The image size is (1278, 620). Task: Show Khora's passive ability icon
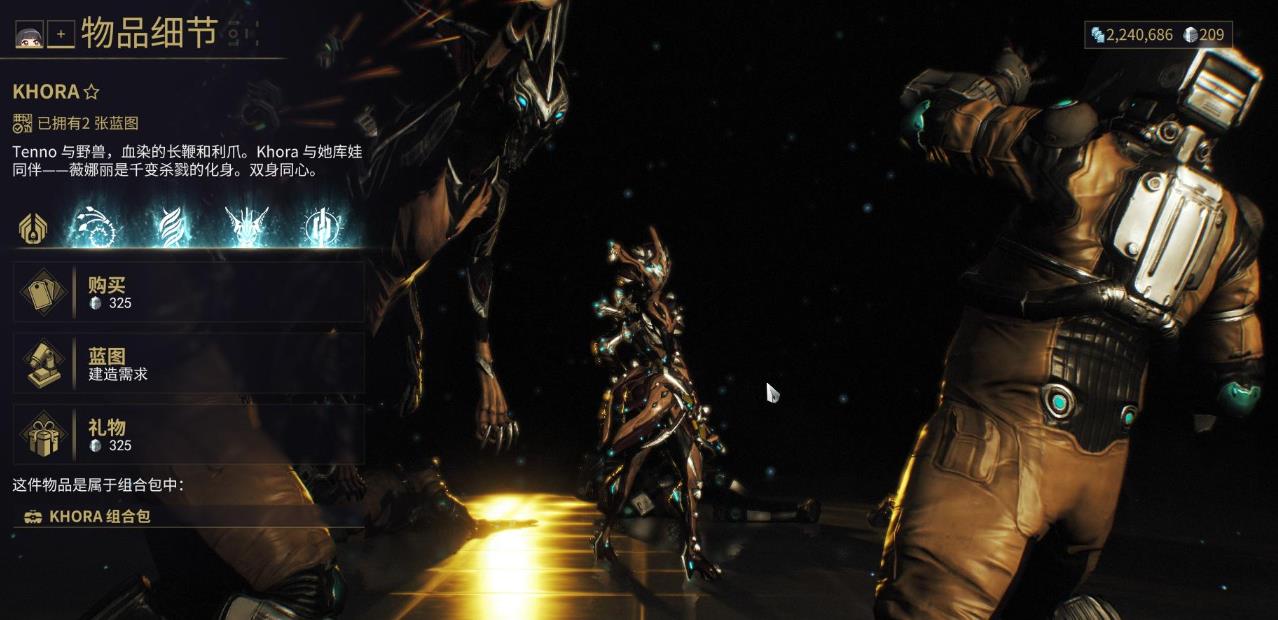(36, 227)
